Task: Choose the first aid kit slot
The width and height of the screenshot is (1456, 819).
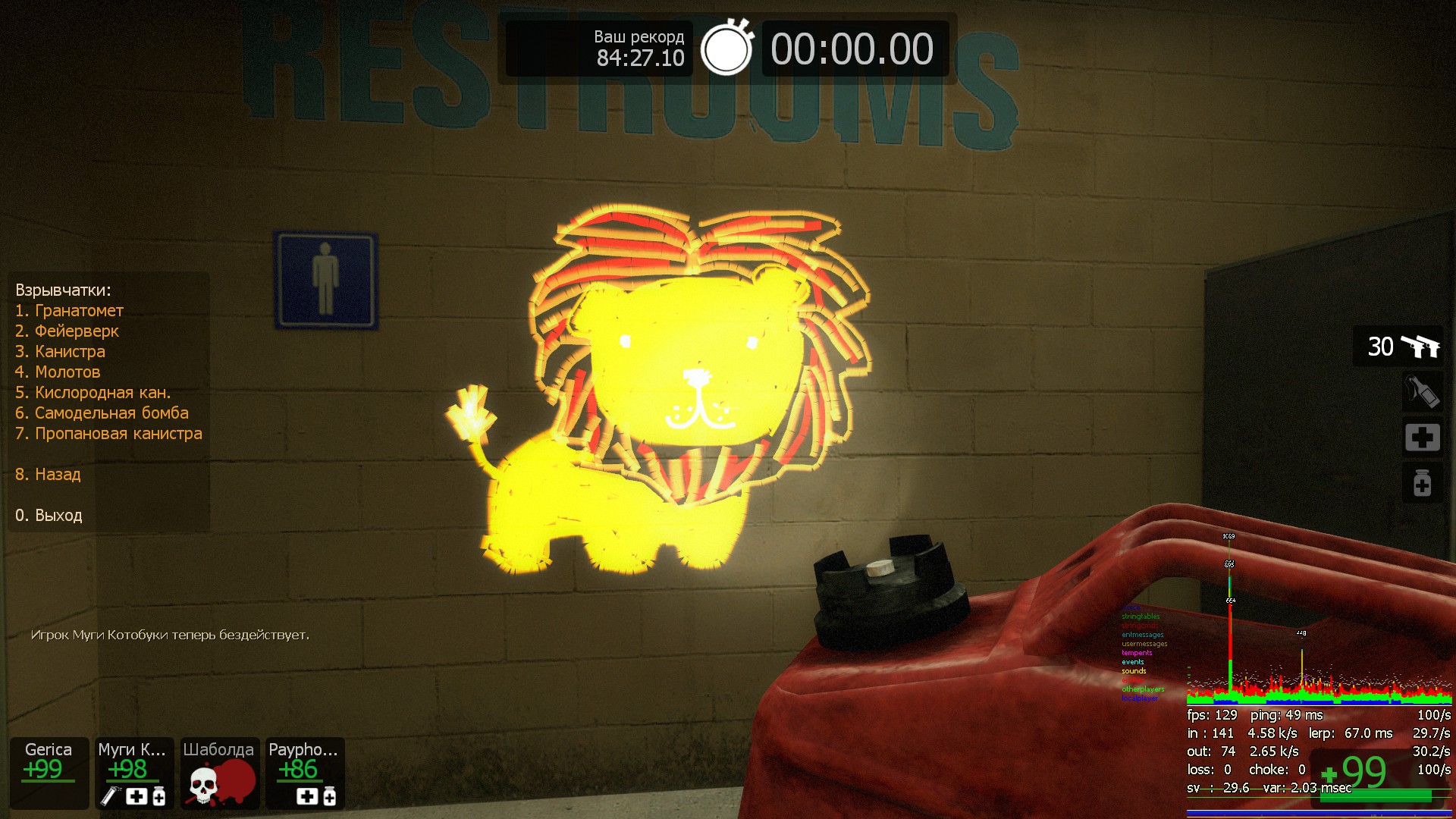Action: [x=1421, y=438]
